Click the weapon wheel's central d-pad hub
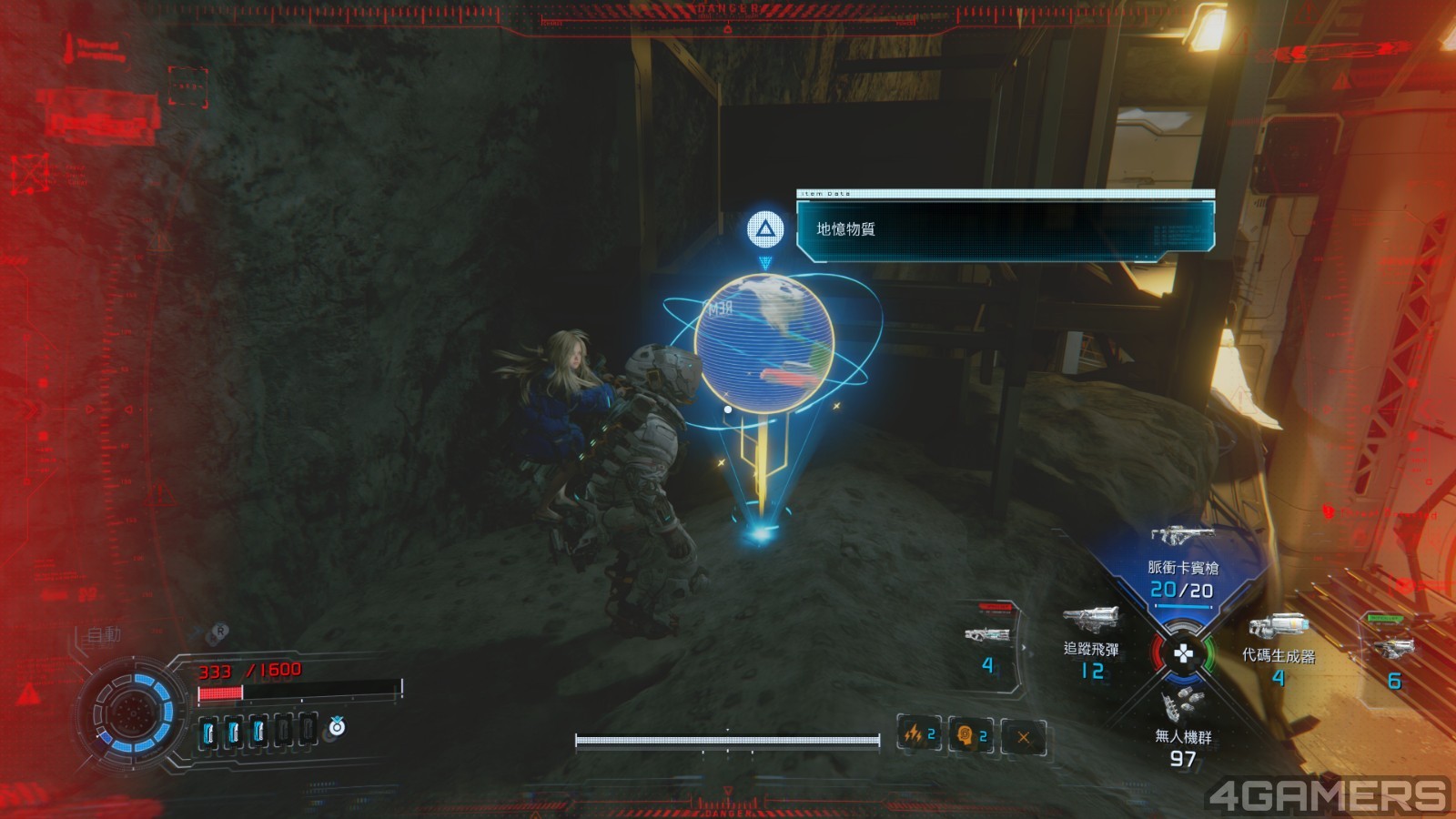Screen dimensions: 1456x819 tap(1182, 653)
